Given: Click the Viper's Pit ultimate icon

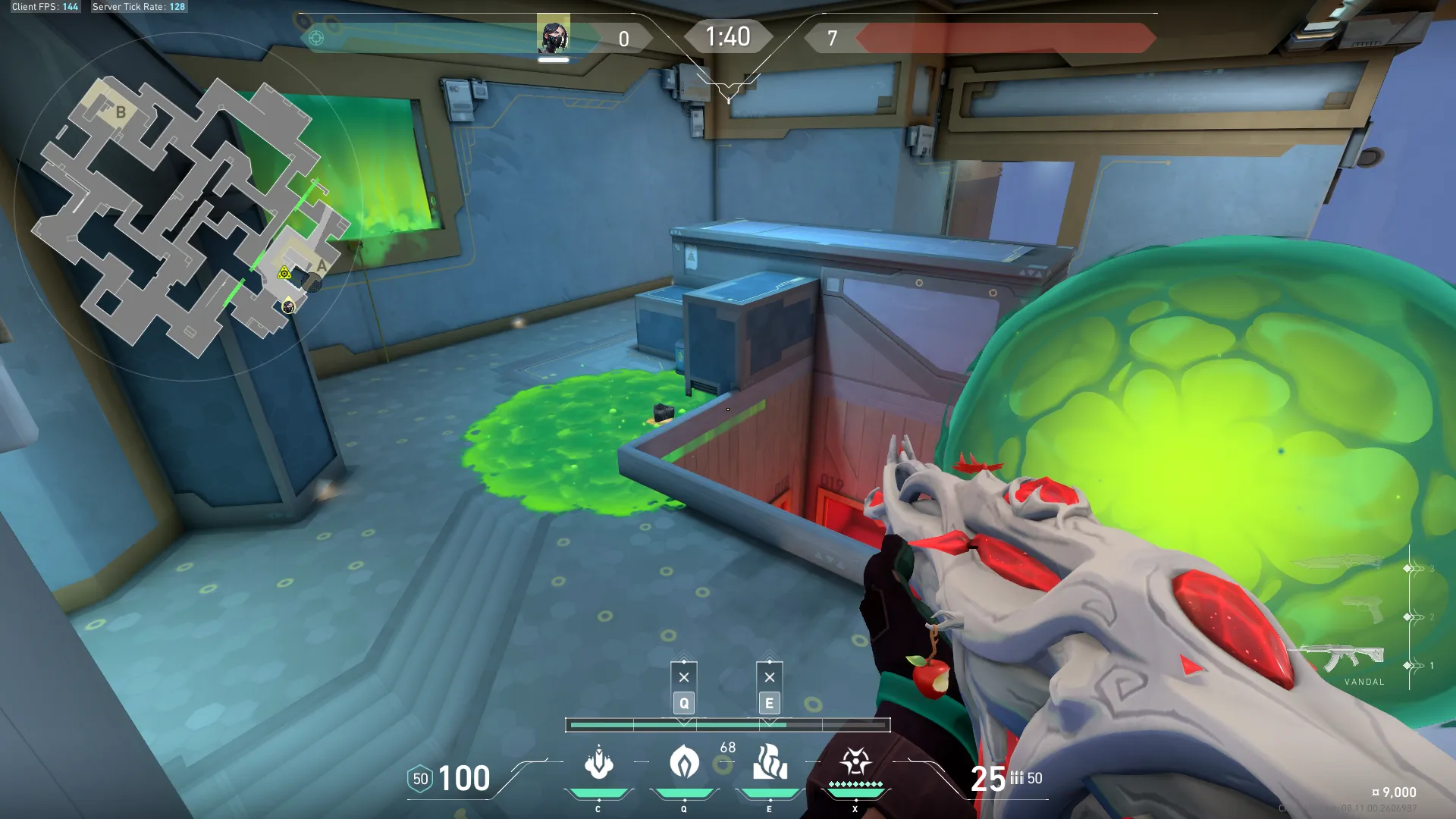Looking at the screenshot, I should click(x=855, y=761).
